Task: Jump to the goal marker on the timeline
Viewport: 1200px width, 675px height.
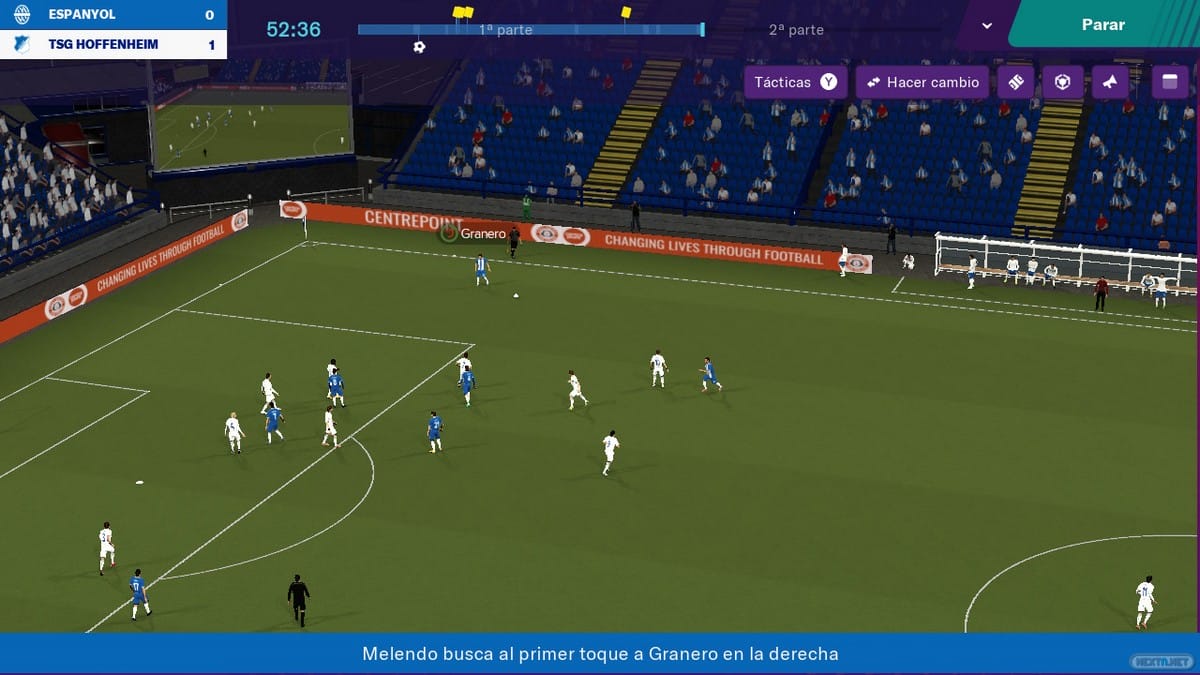Action: coord(419,47)
